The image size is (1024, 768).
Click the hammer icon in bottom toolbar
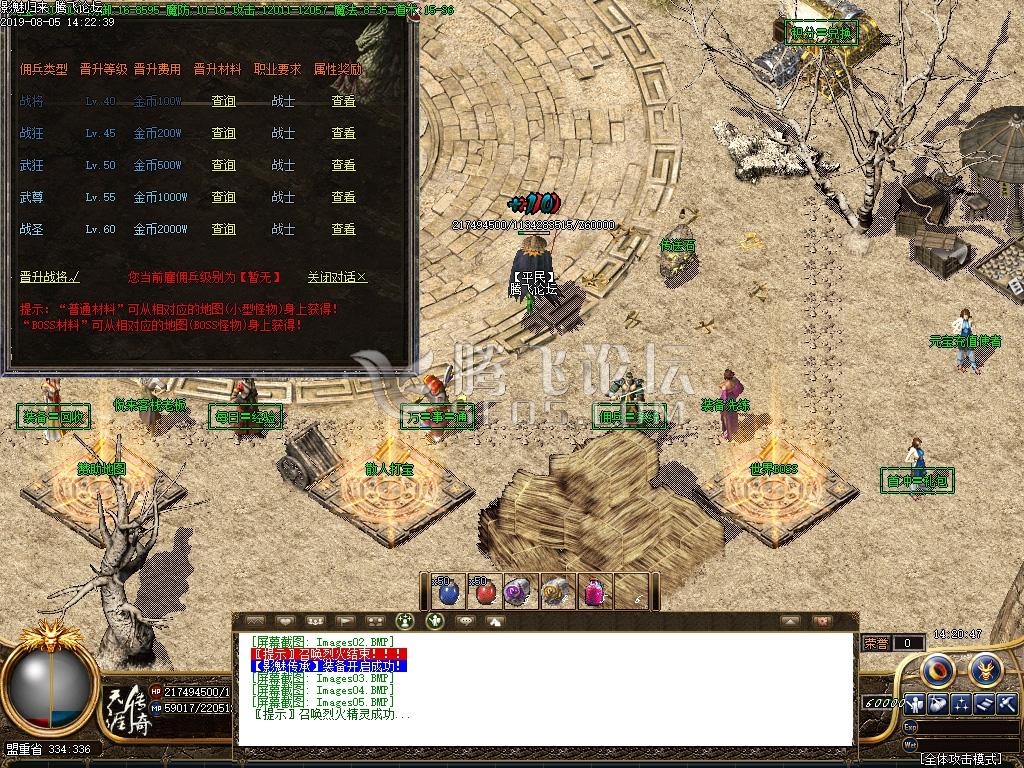1006,703
